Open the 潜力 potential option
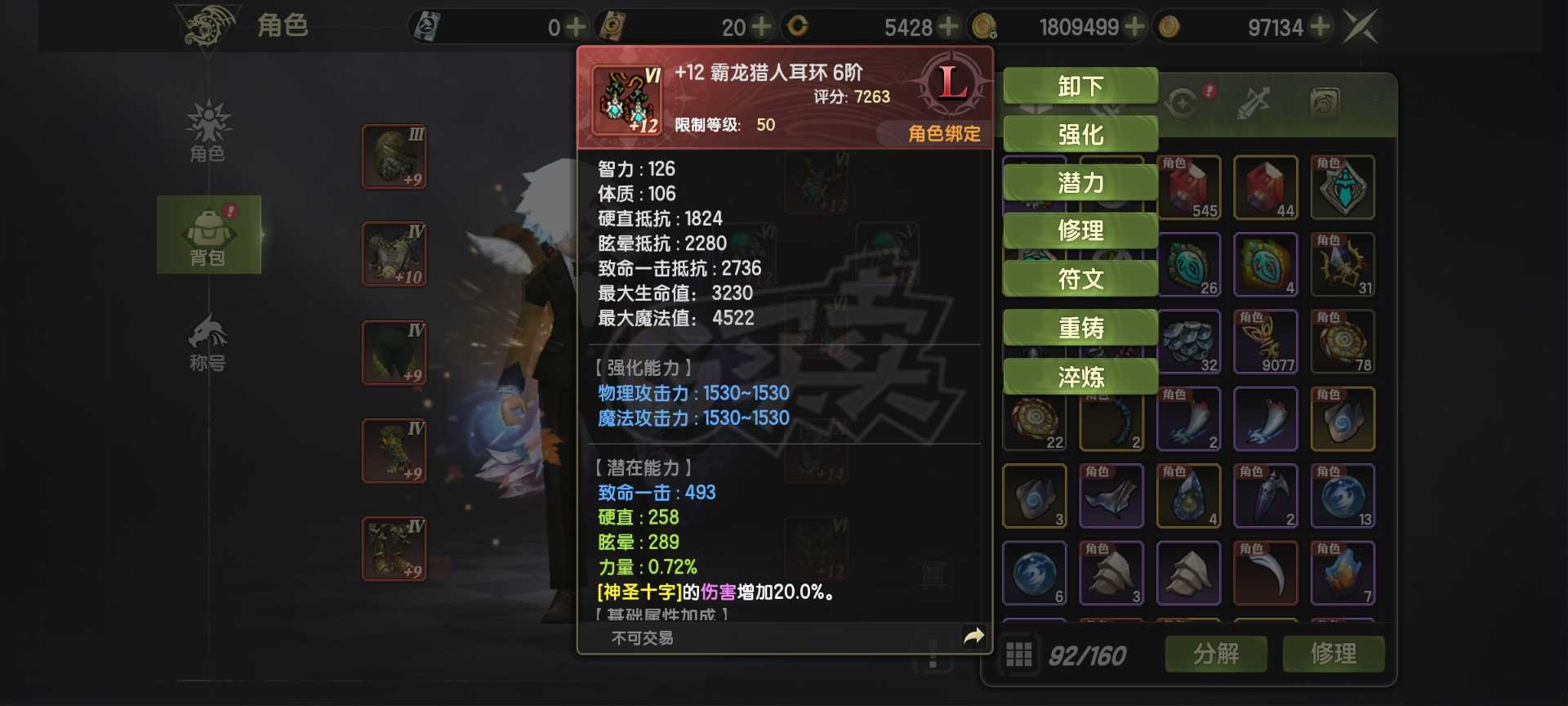The width and height of the screenshot is (1568, 706). (x=1080, y=183)
